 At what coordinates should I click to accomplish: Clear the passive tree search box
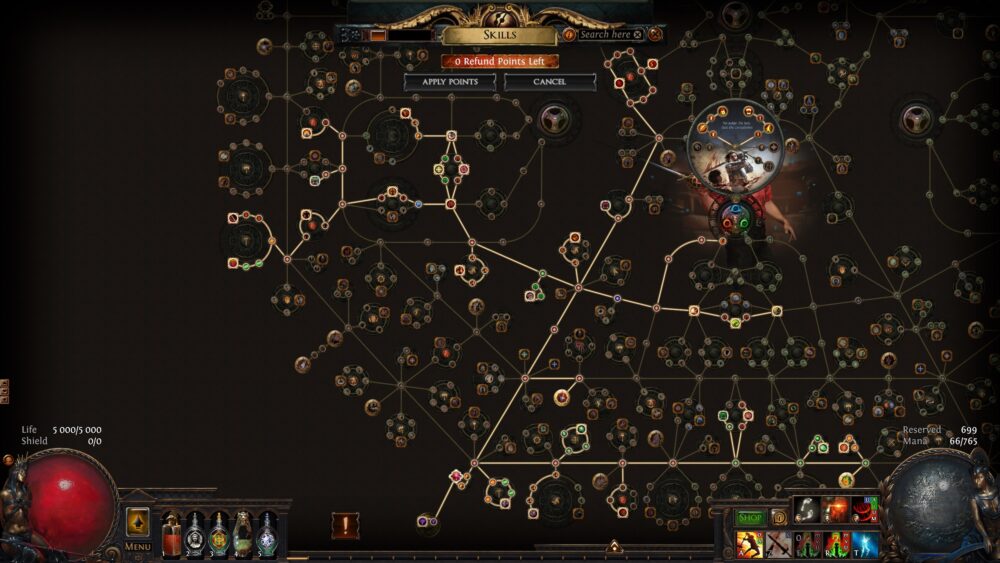pyautogui.click(x=637, y=34)
